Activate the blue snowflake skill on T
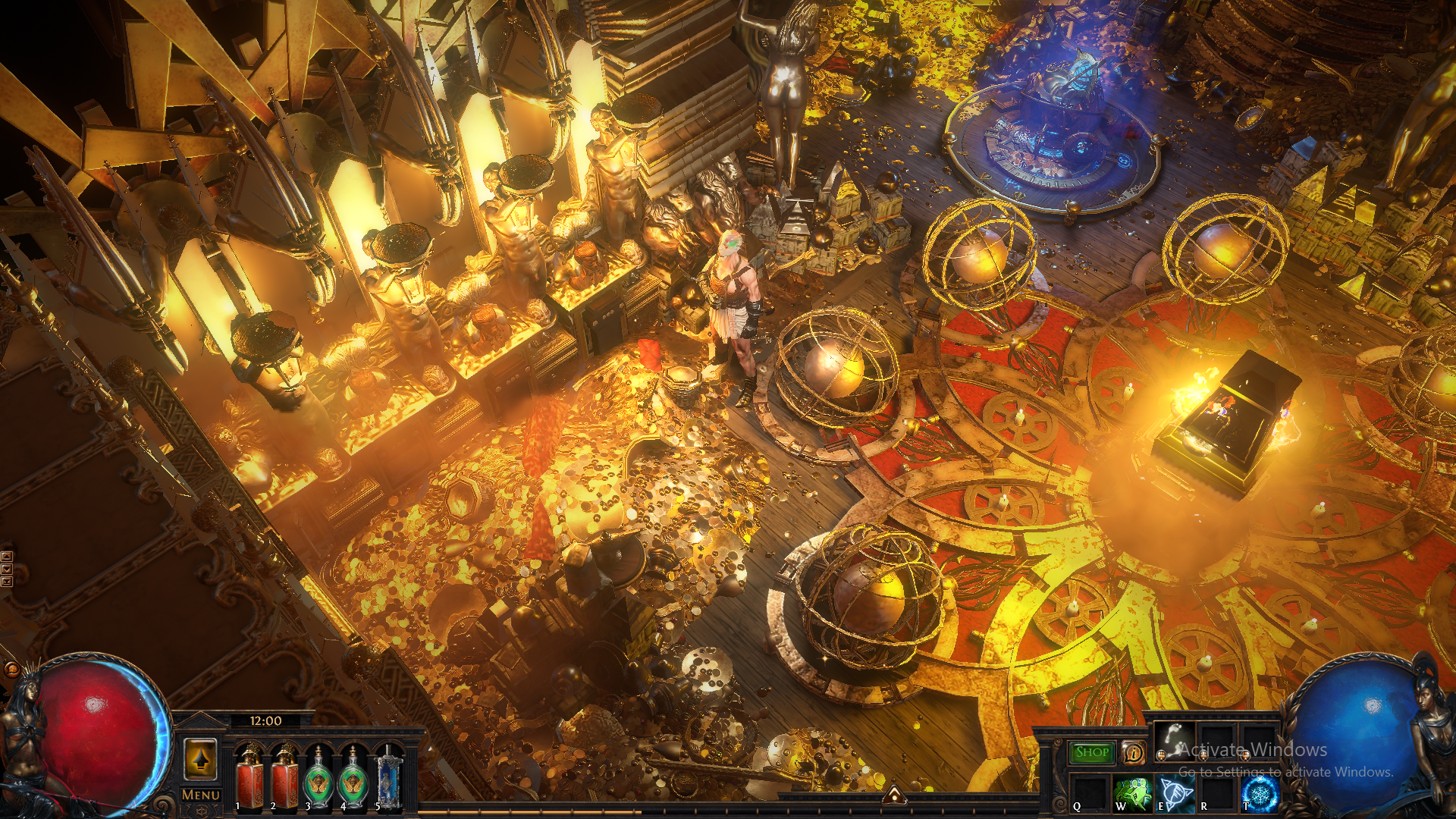The image size is (1456, 819). [x=1260, y=793]
